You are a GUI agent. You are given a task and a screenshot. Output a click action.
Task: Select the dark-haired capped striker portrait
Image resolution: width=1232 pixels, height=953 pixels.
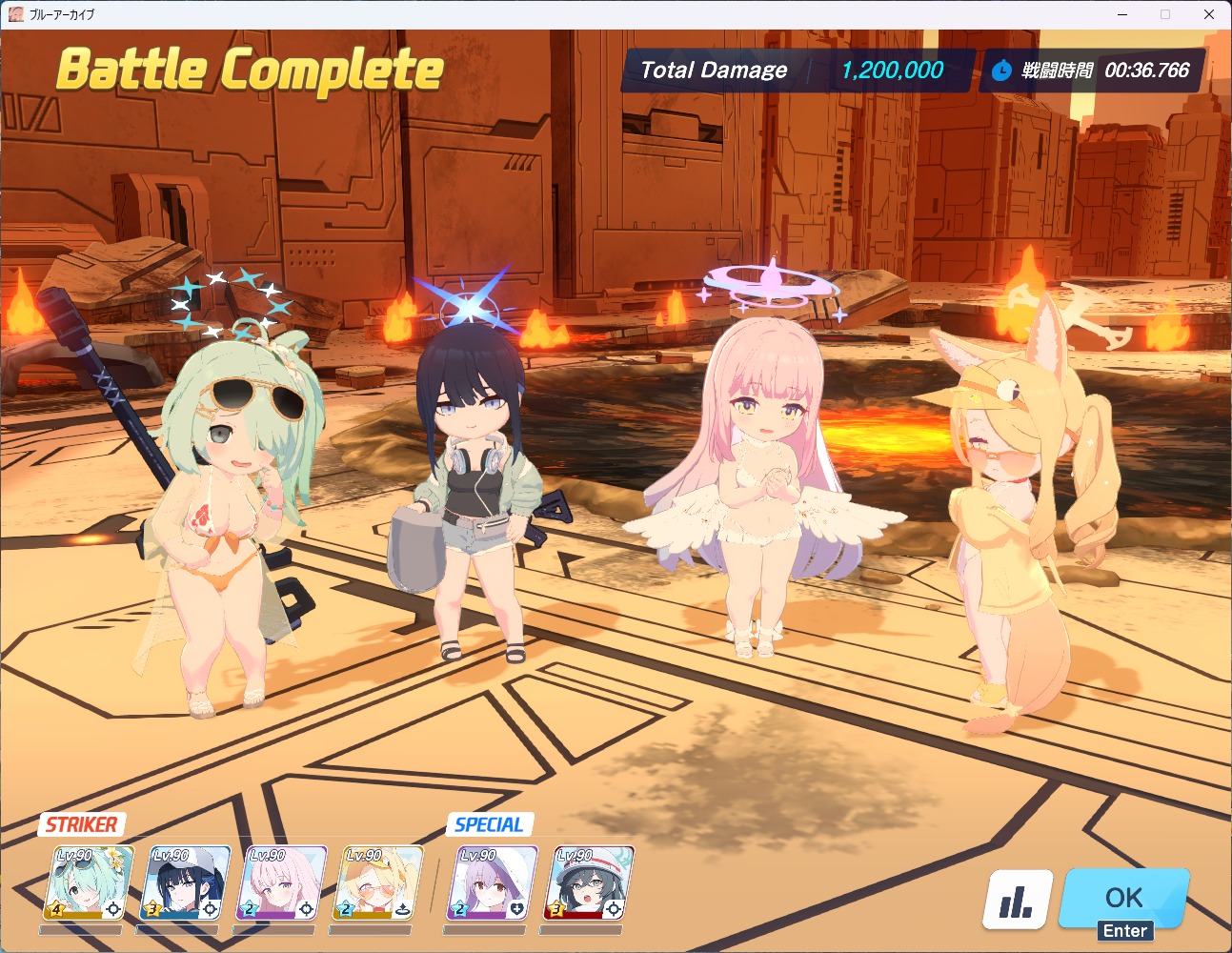188,883
